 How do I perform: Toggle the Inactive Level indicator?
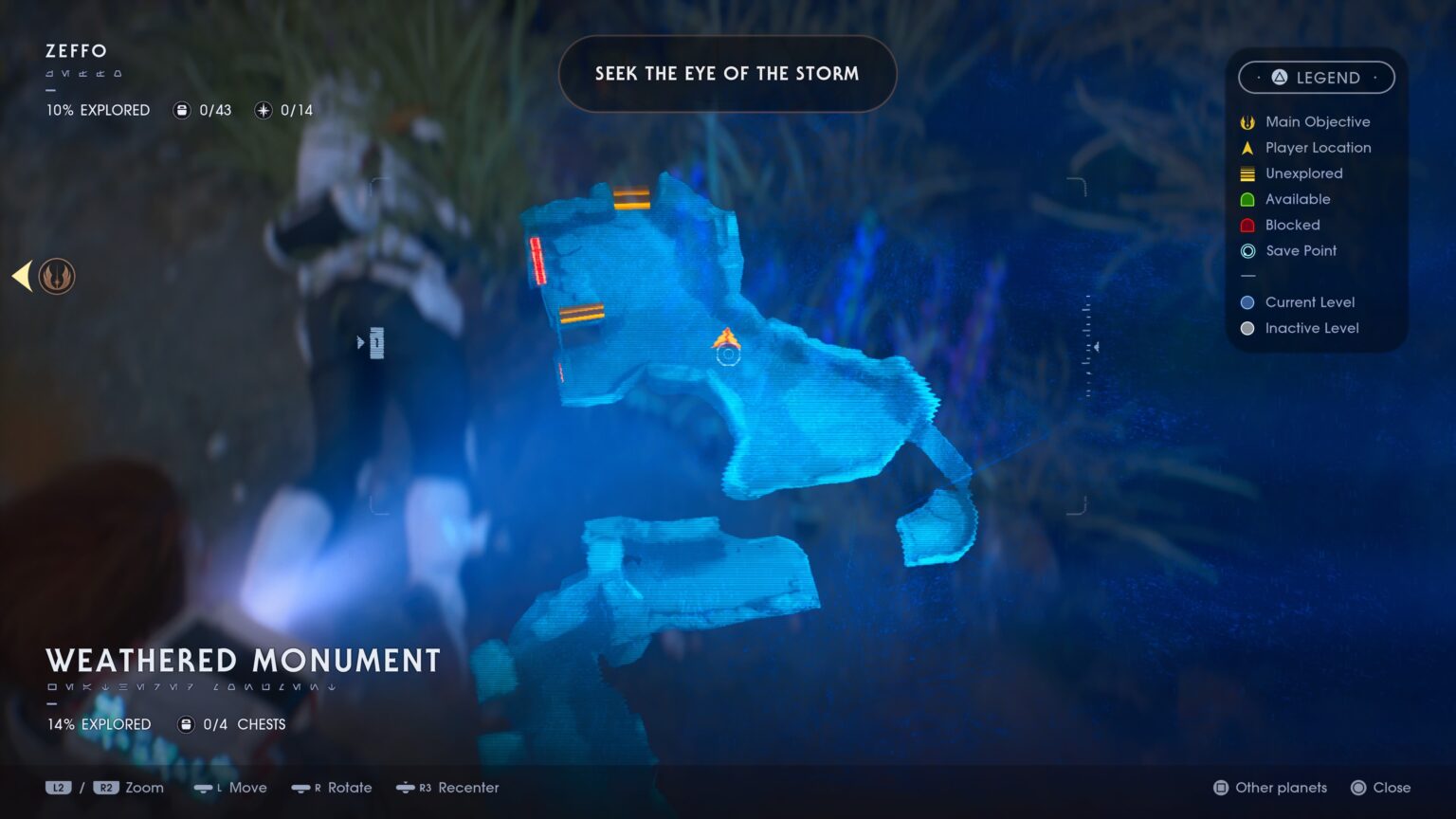coord(1247,328)
